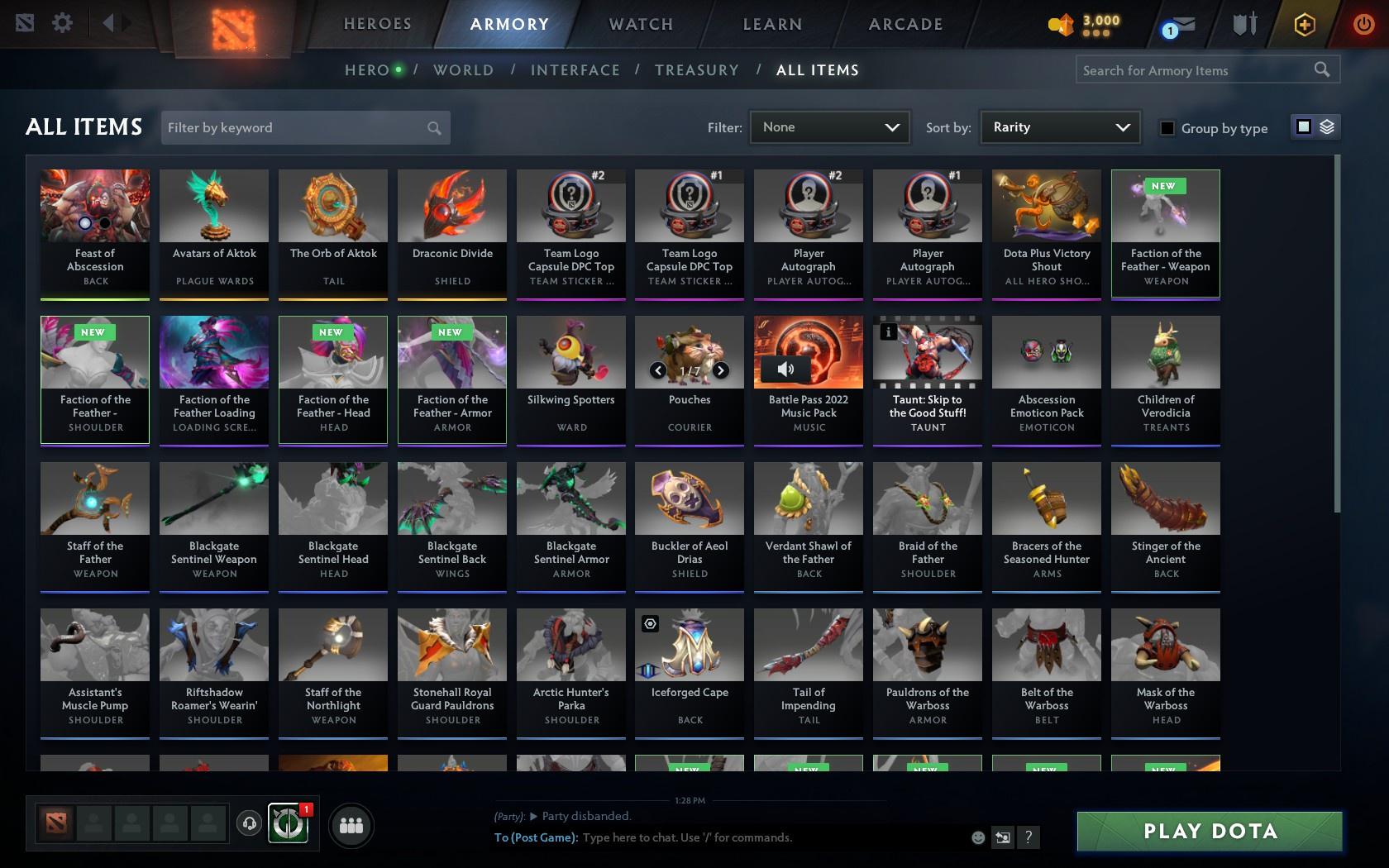
Task: Enable the Group by type checkbox
Action: tap(1166, 128)
